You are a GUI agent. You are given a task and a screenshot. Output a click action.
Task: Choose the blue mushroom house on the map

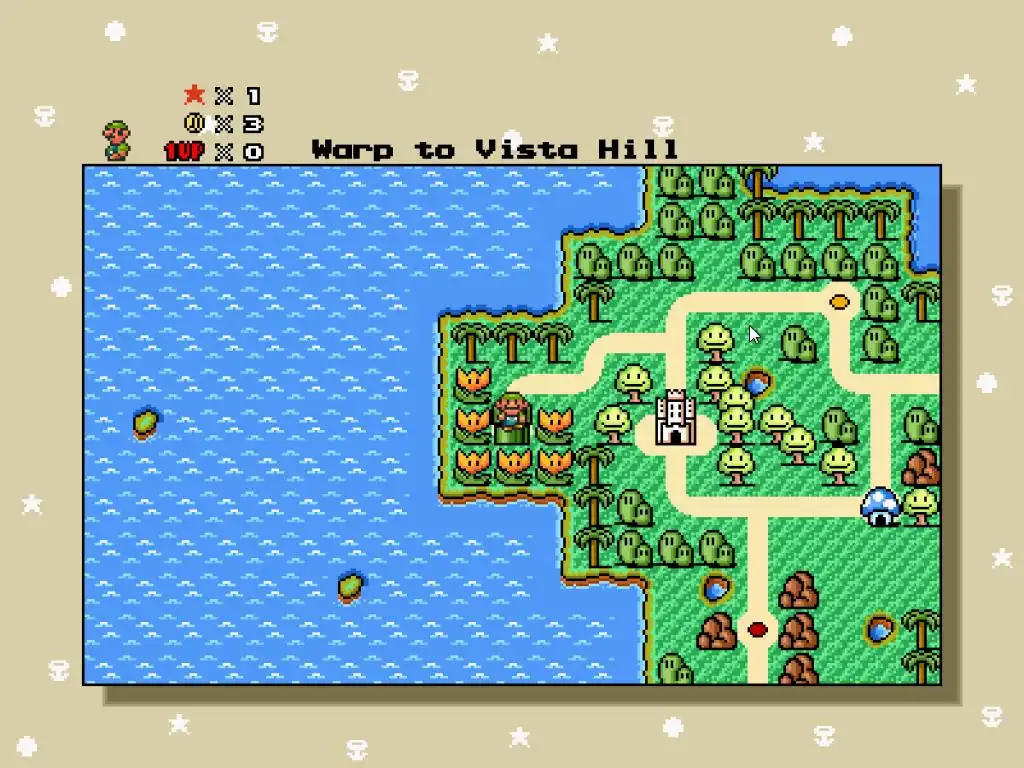[881, 505]
